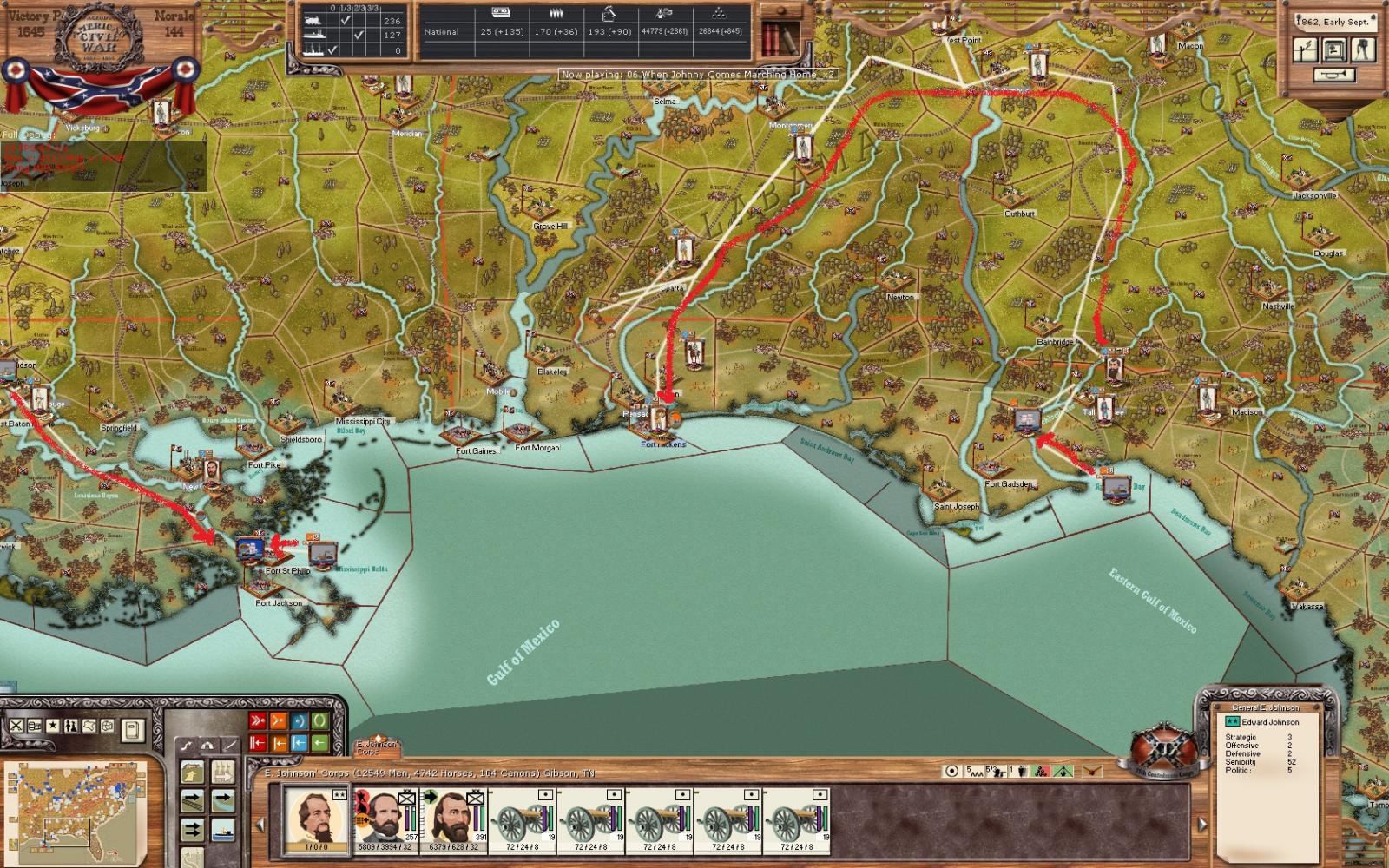The image size is (1389, 868).
Task: Choose the red assault posture button
Action: pyautogui.click(x=258, y=721)
